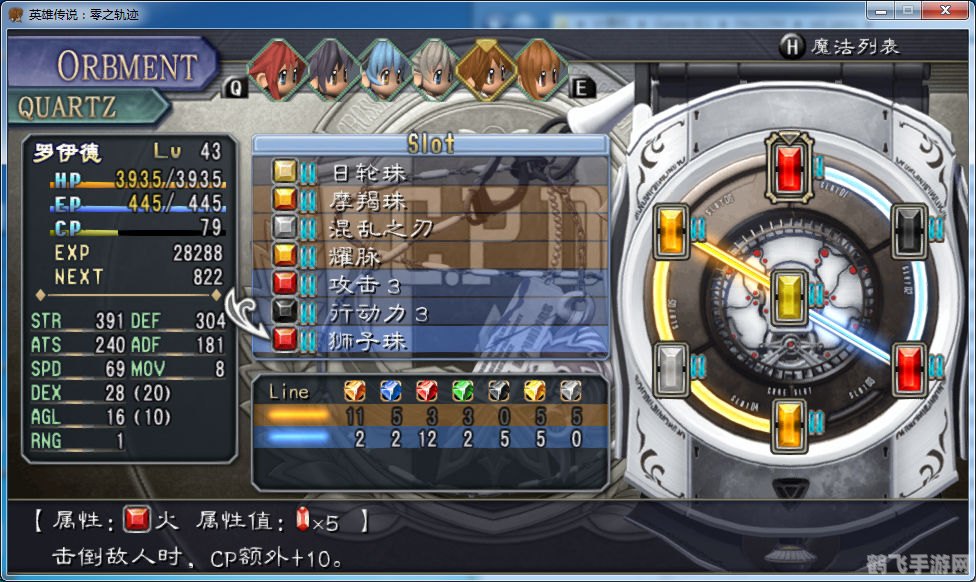Viewport: 976px width, 582px height.
Task: Select the 日轮珠 quartz row
Action: (x=430, y=172)
